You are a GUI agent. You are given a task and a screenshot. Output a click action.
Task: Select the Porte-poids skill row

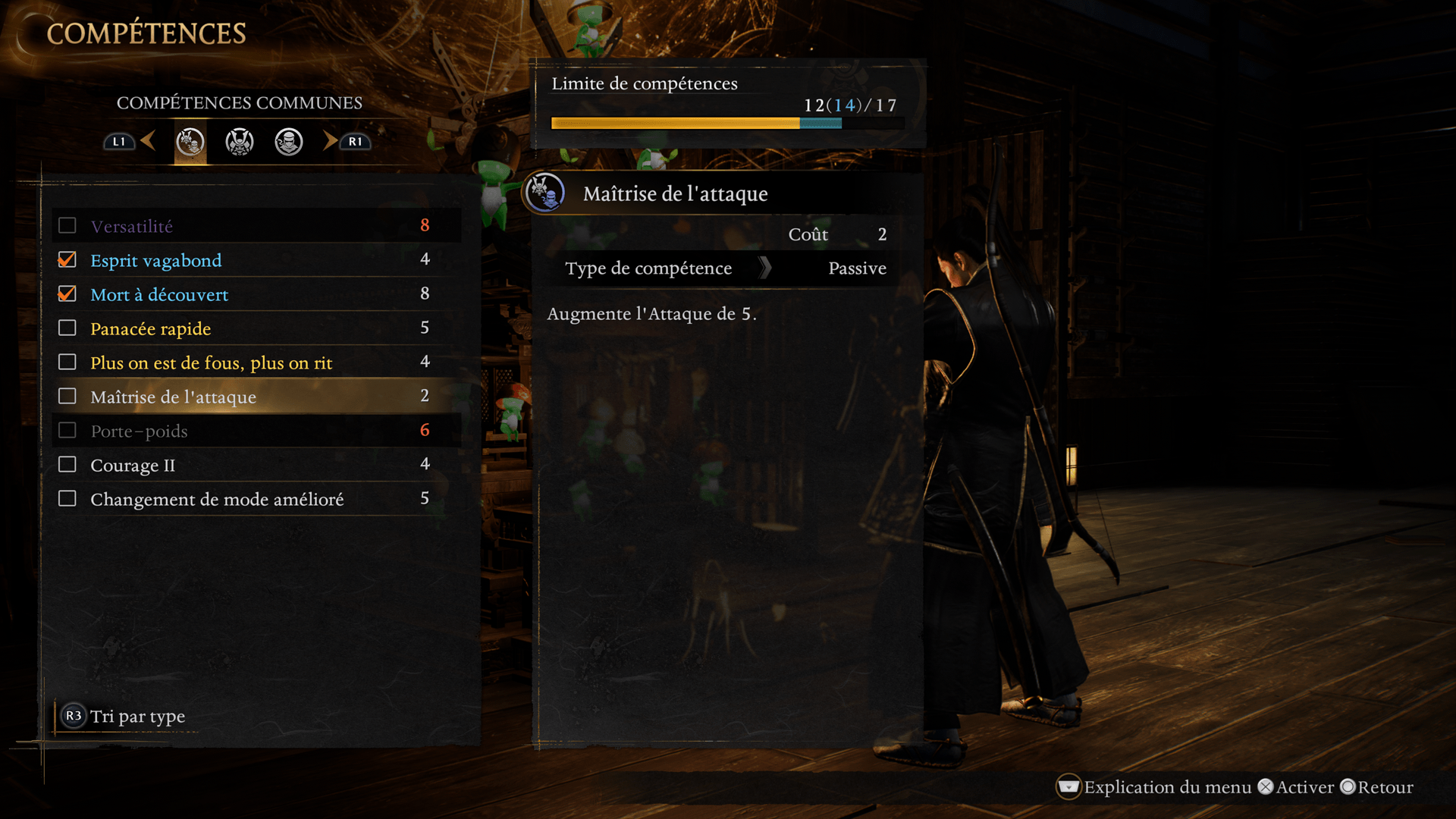tap(139, 431)
